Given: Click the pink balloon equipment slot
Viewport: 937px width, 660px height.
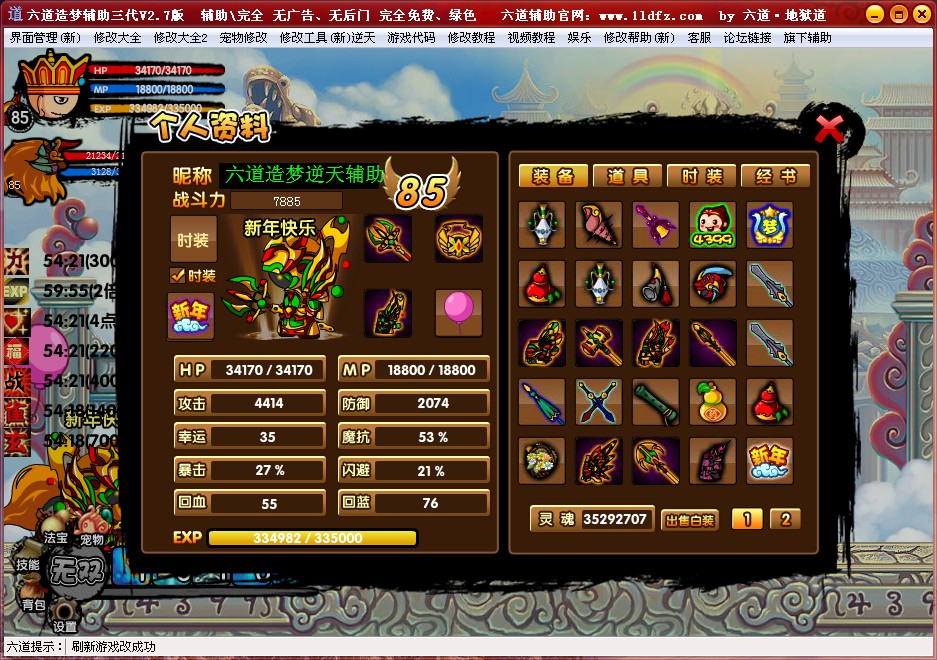Looking at the screenshot, I should [x=458, y=311].
